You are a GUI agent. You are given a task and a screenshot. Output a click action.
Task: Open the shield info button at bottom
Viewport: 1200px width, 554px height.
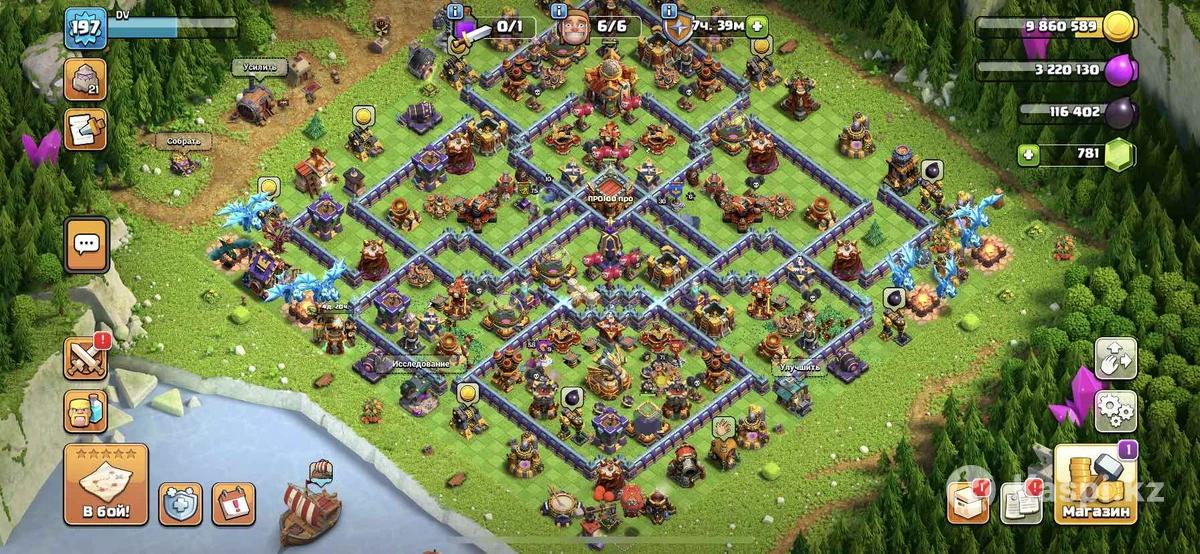[180, 503]
